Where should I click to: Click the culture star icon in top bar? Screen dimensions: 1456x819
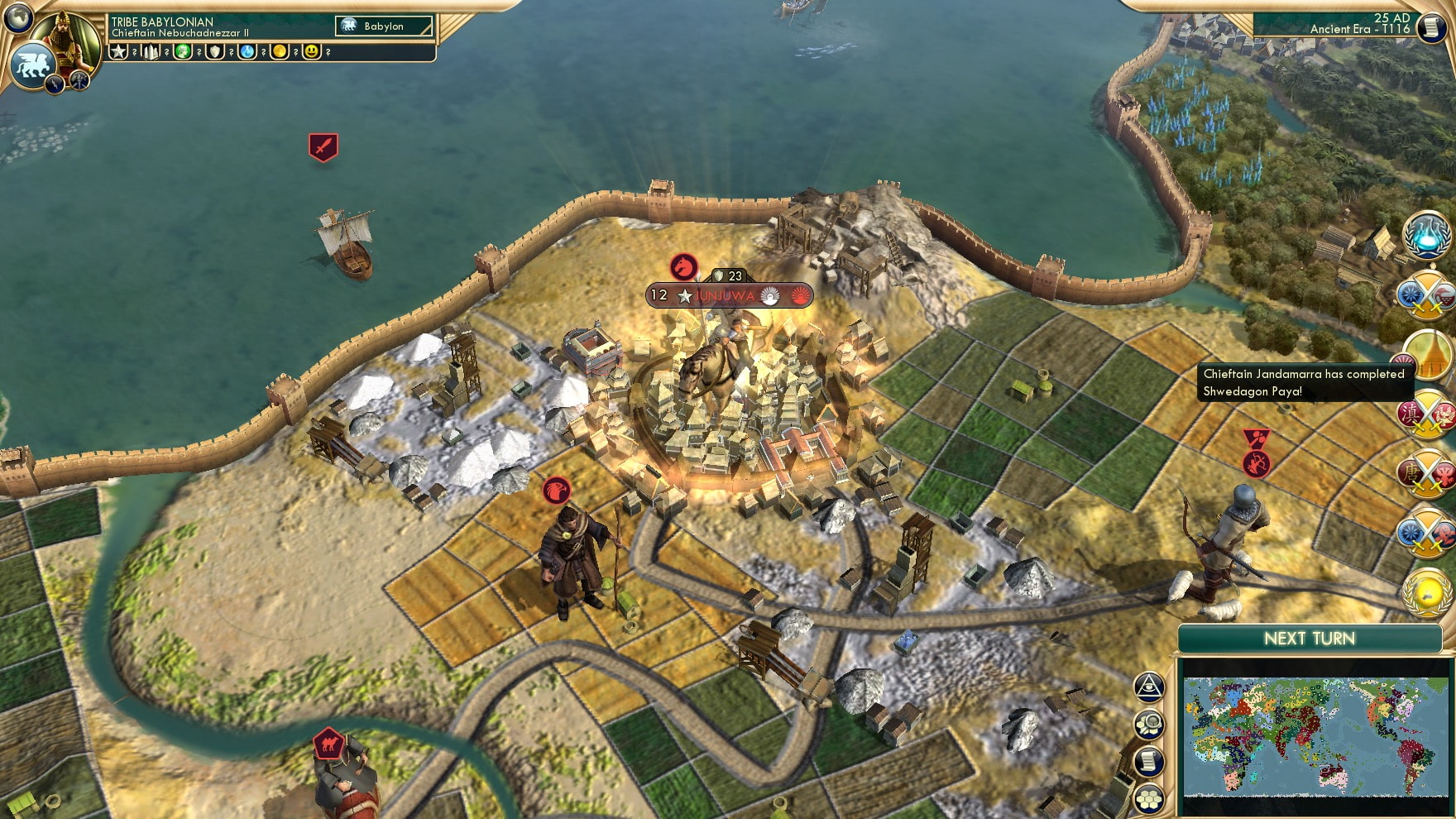118,53
